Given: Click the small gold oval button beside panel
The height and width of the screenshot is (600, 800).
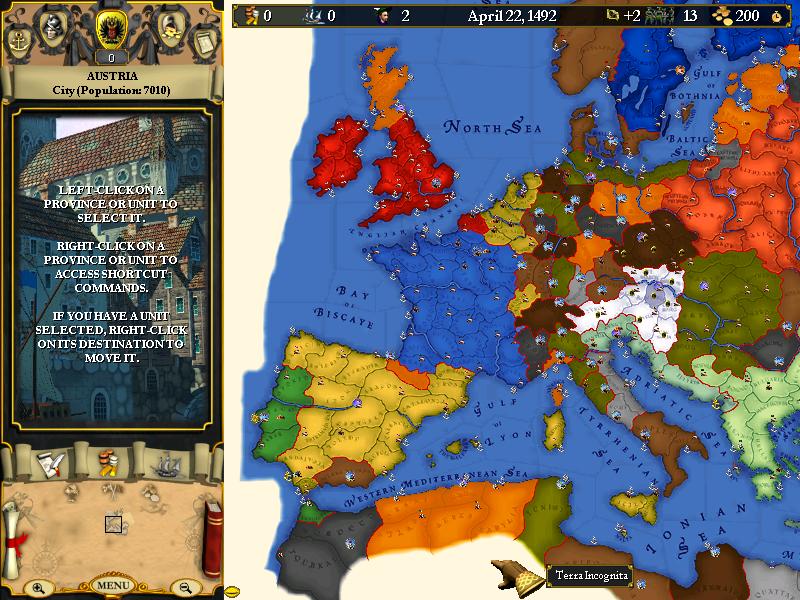Looking at the screenshot, I should point(231,591).
